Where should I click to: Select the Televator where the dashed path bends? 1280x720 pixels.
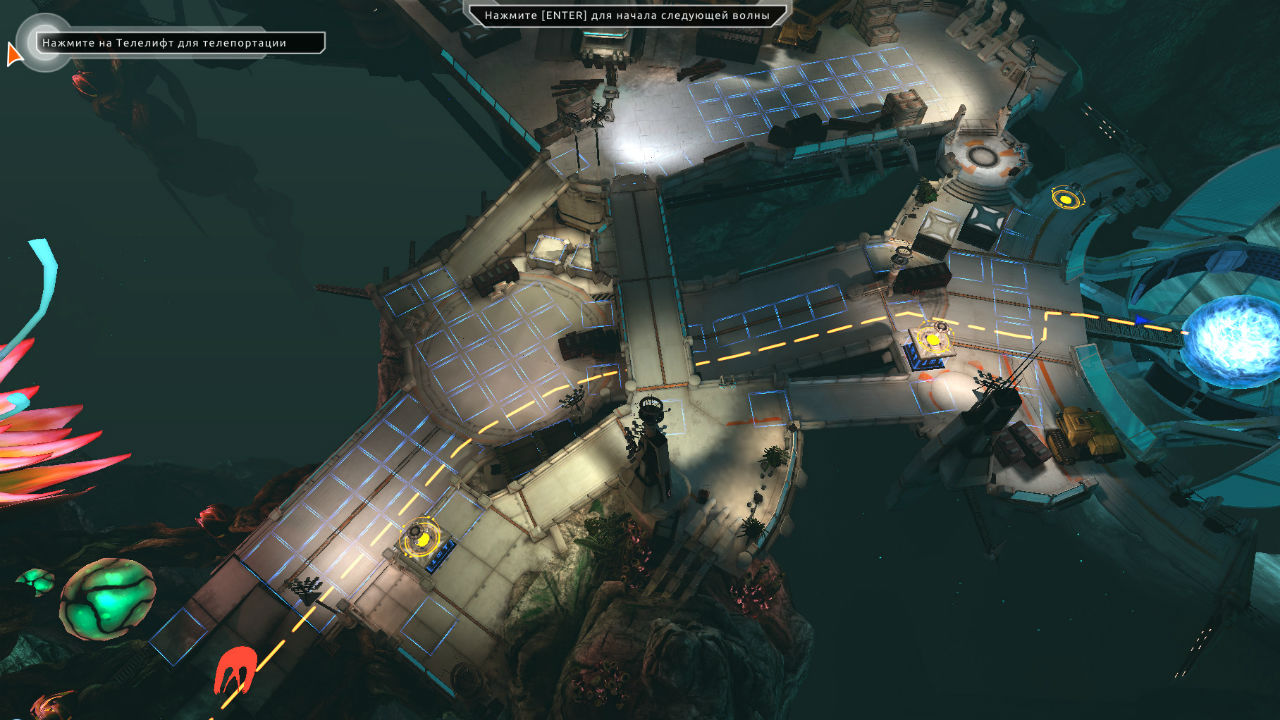point(934,338)
